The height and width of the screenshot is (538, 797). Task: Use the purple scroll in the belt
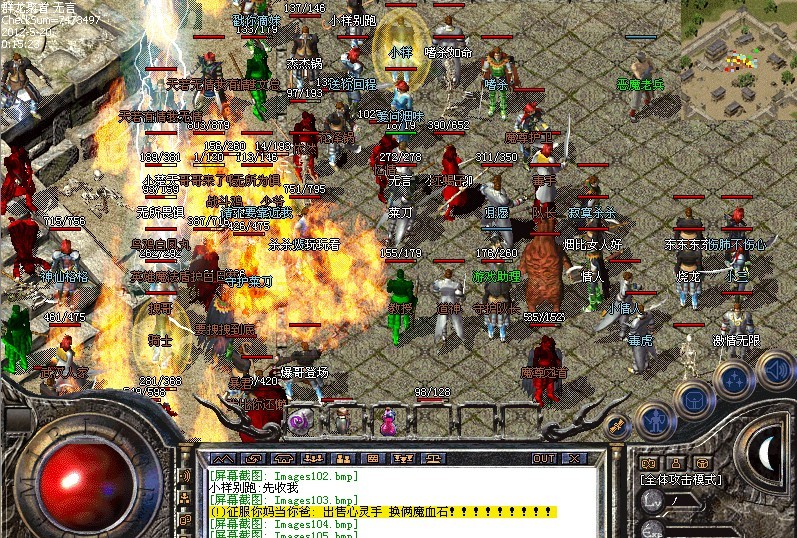point(298,421)
